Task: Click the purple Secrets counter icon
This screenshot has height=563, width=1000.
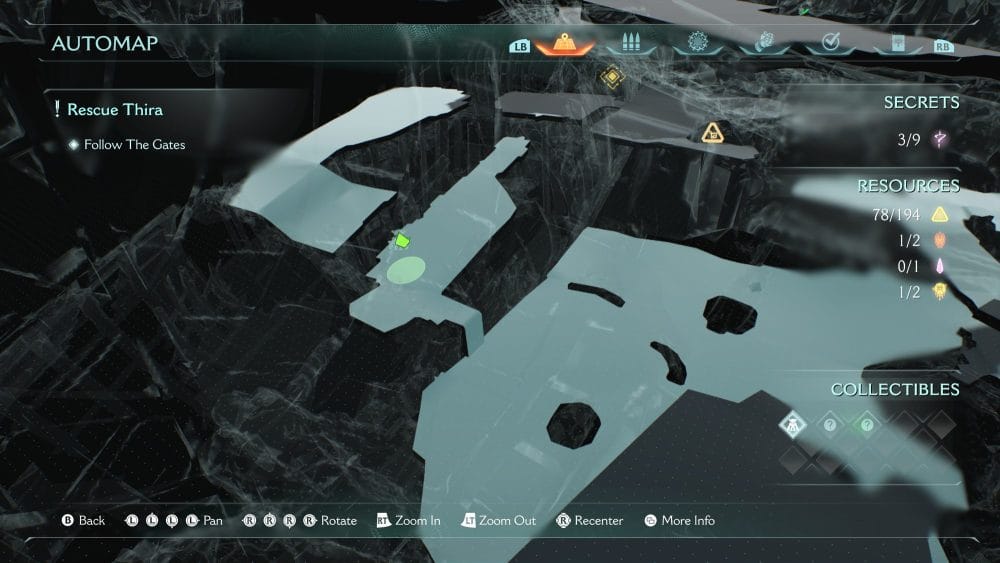Action: (x=940, y=140)
